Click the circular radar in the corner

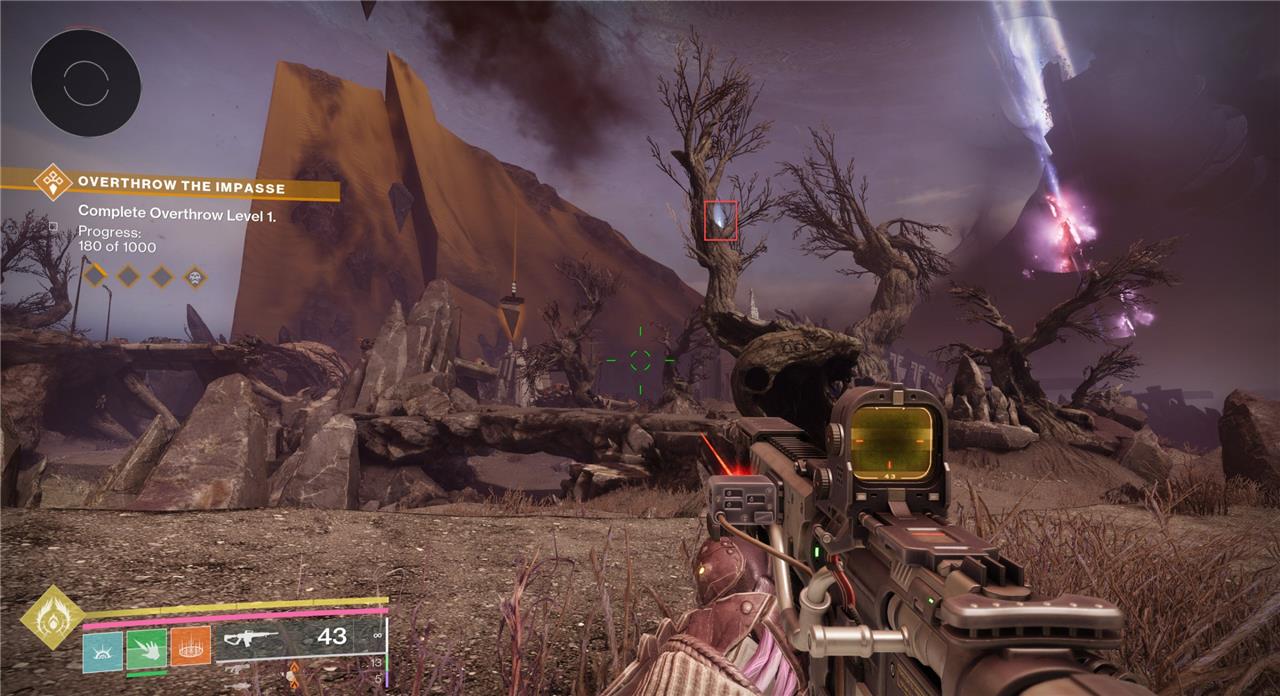coord(86,82)
